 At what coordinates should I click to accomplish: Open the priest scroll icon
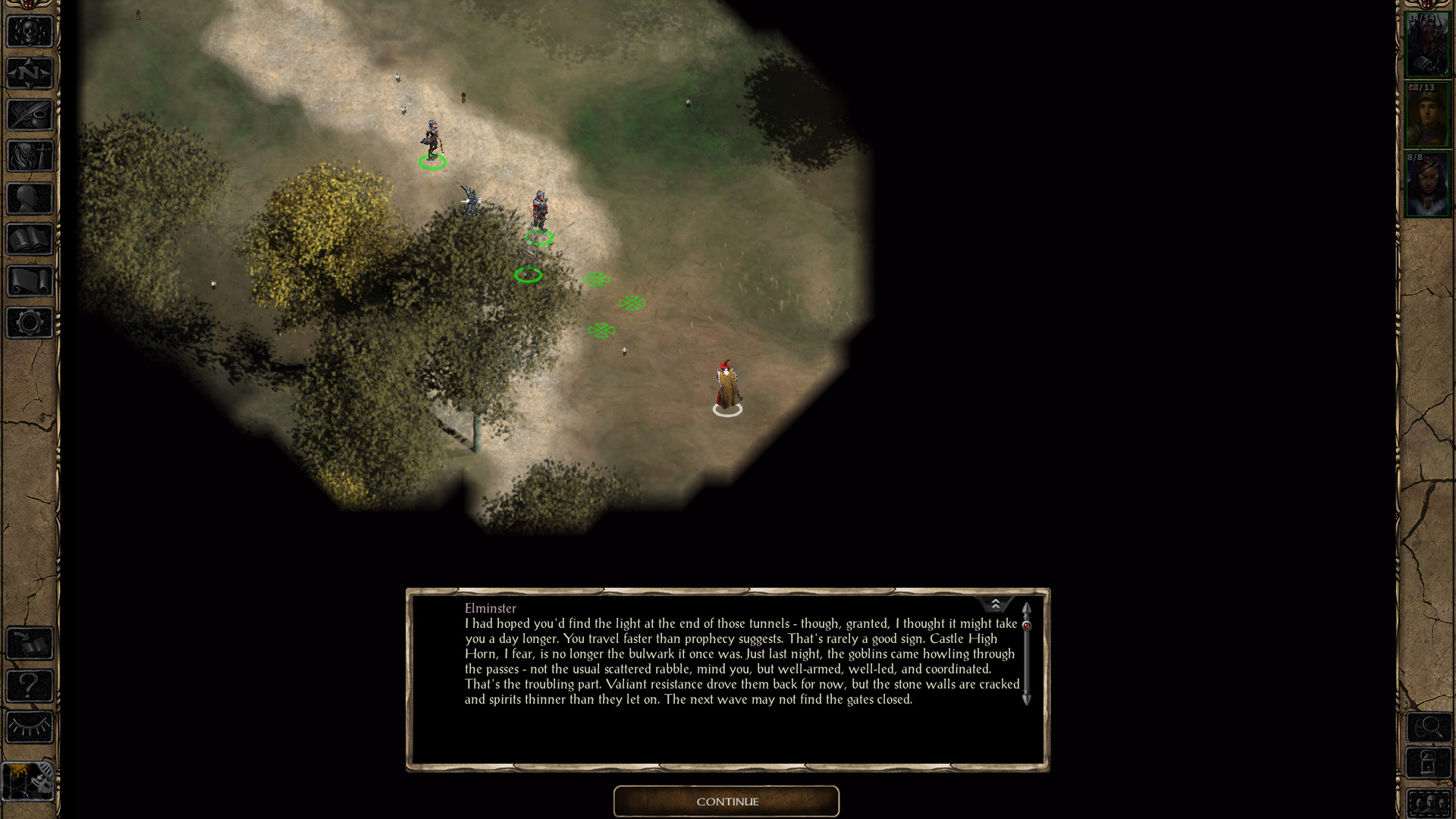(30, 281)
